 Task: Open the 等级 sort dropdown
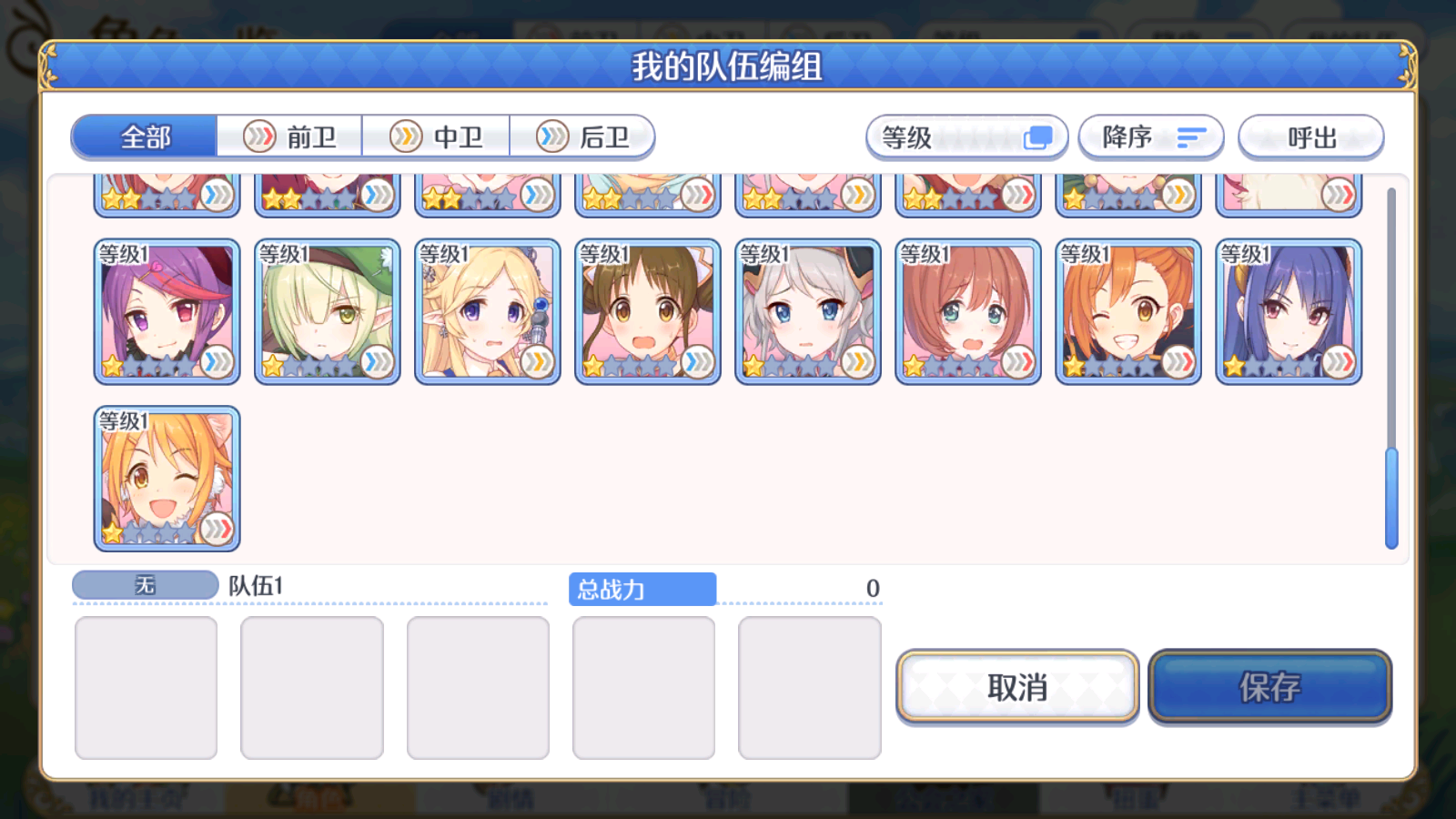tap(966, 136)
